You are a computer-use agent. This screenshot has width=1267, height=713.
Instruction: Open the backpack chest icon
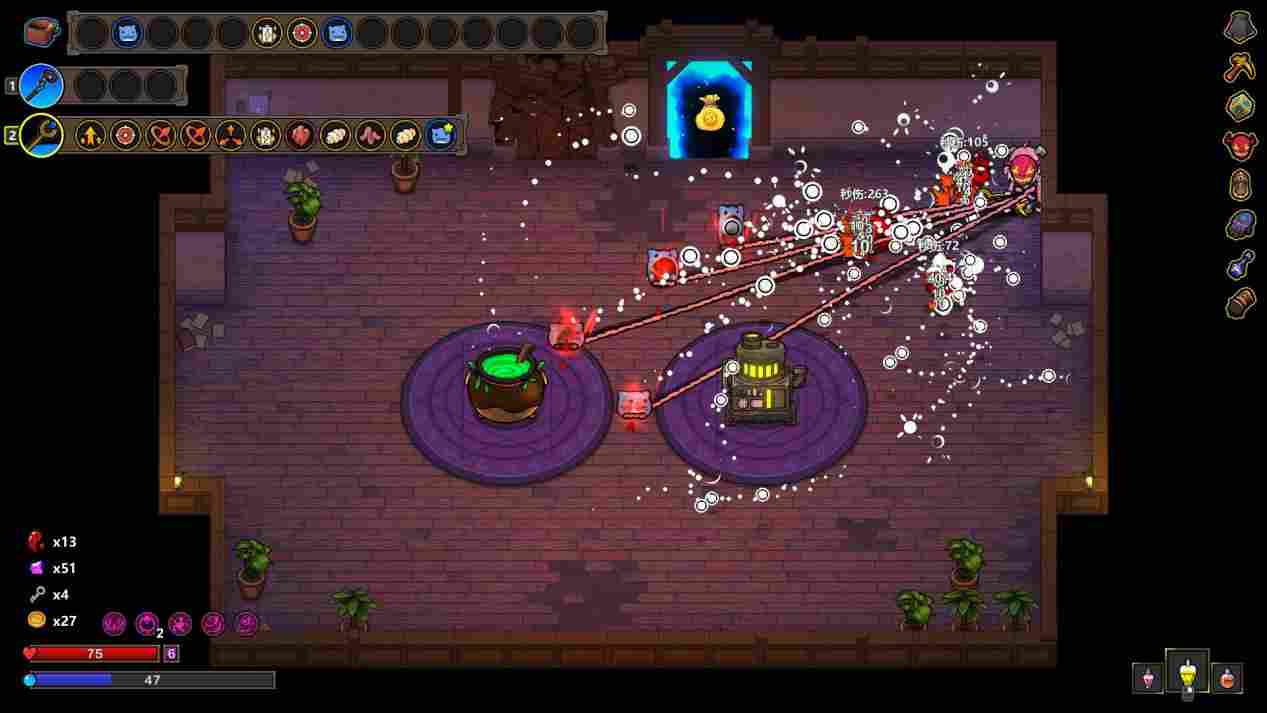pyautogui.click(x=41, y=32)
